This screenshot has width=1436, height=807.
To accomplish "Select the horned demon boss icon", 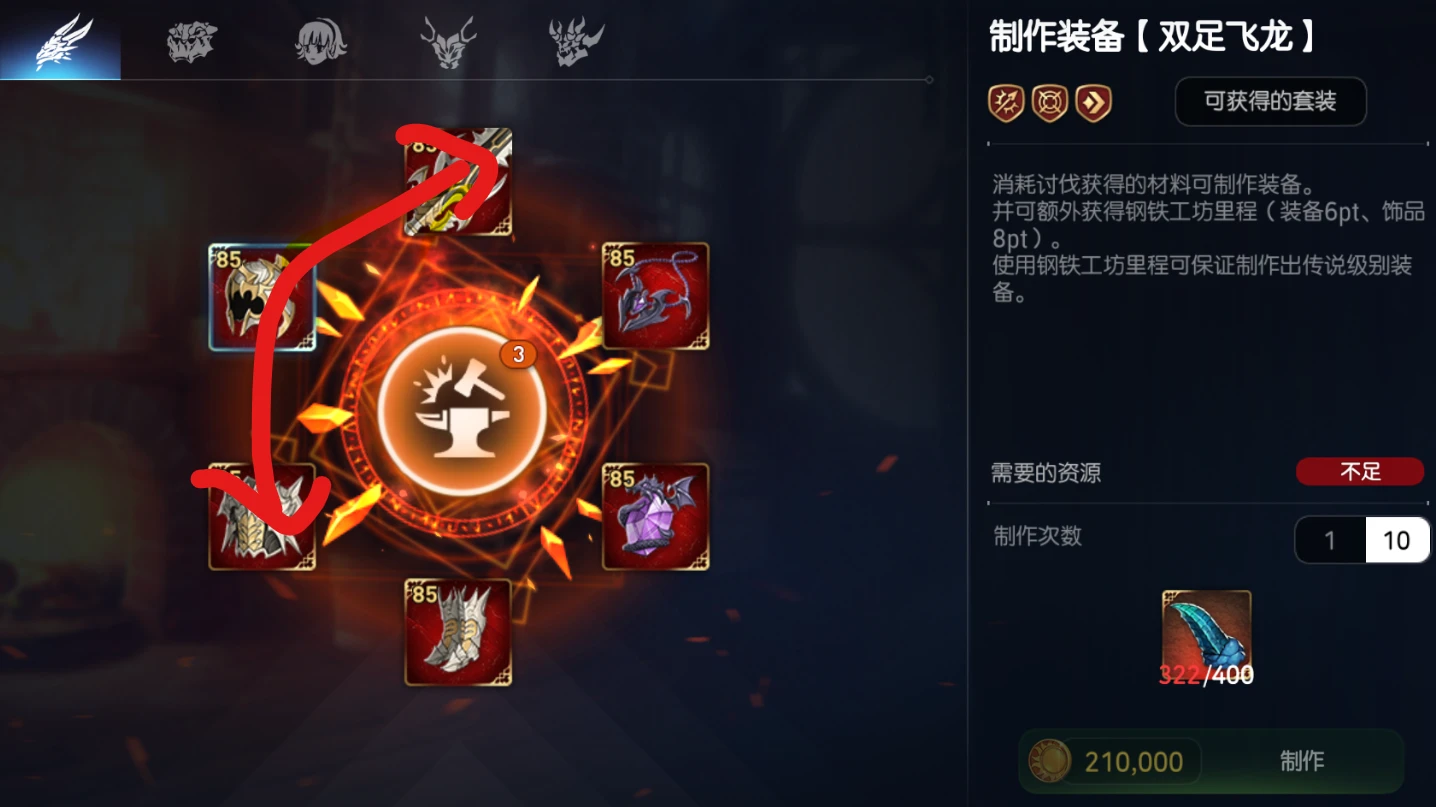I will coord(447,40).
